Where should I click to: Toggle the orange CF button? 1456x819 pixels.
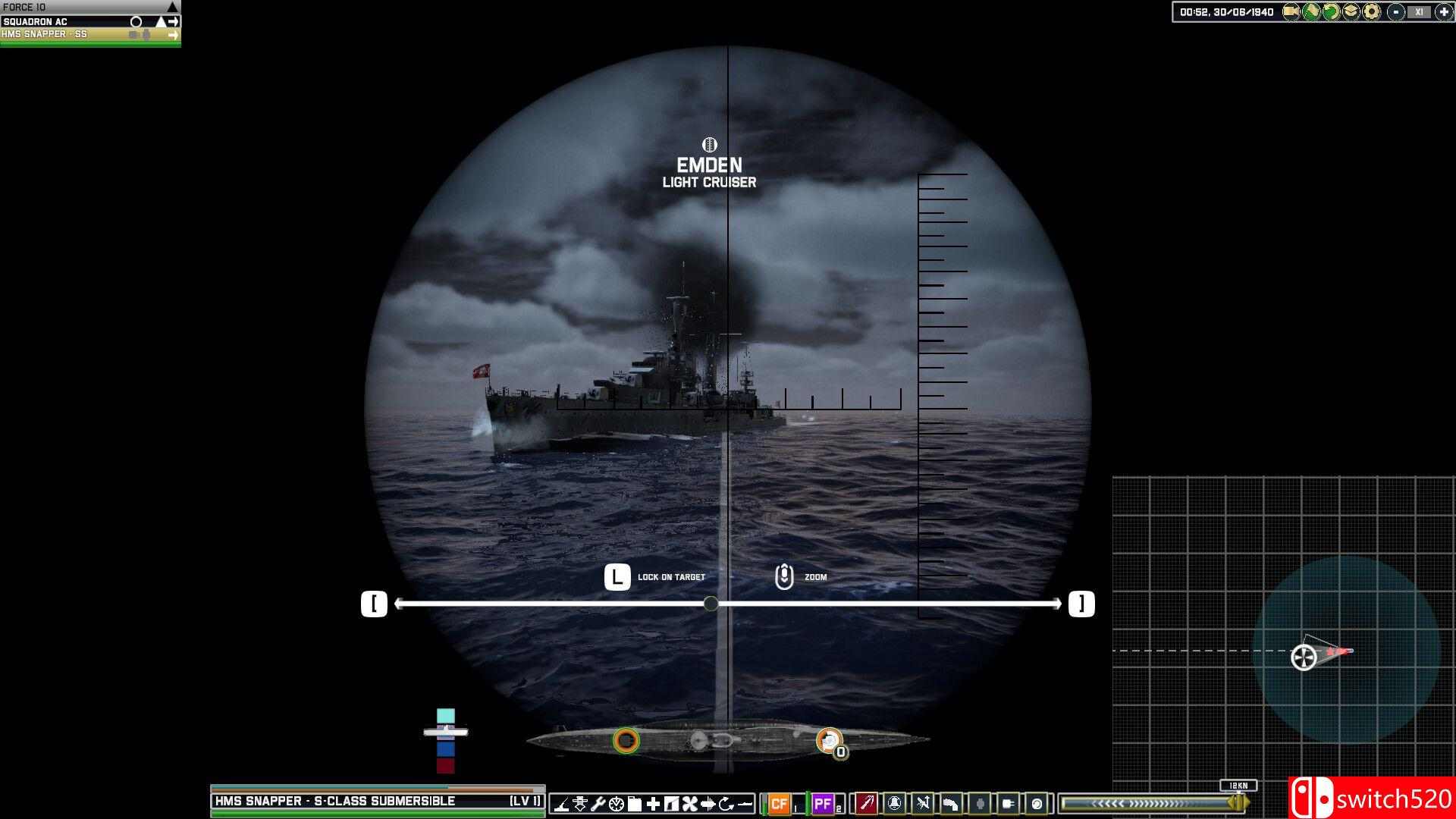779,804
